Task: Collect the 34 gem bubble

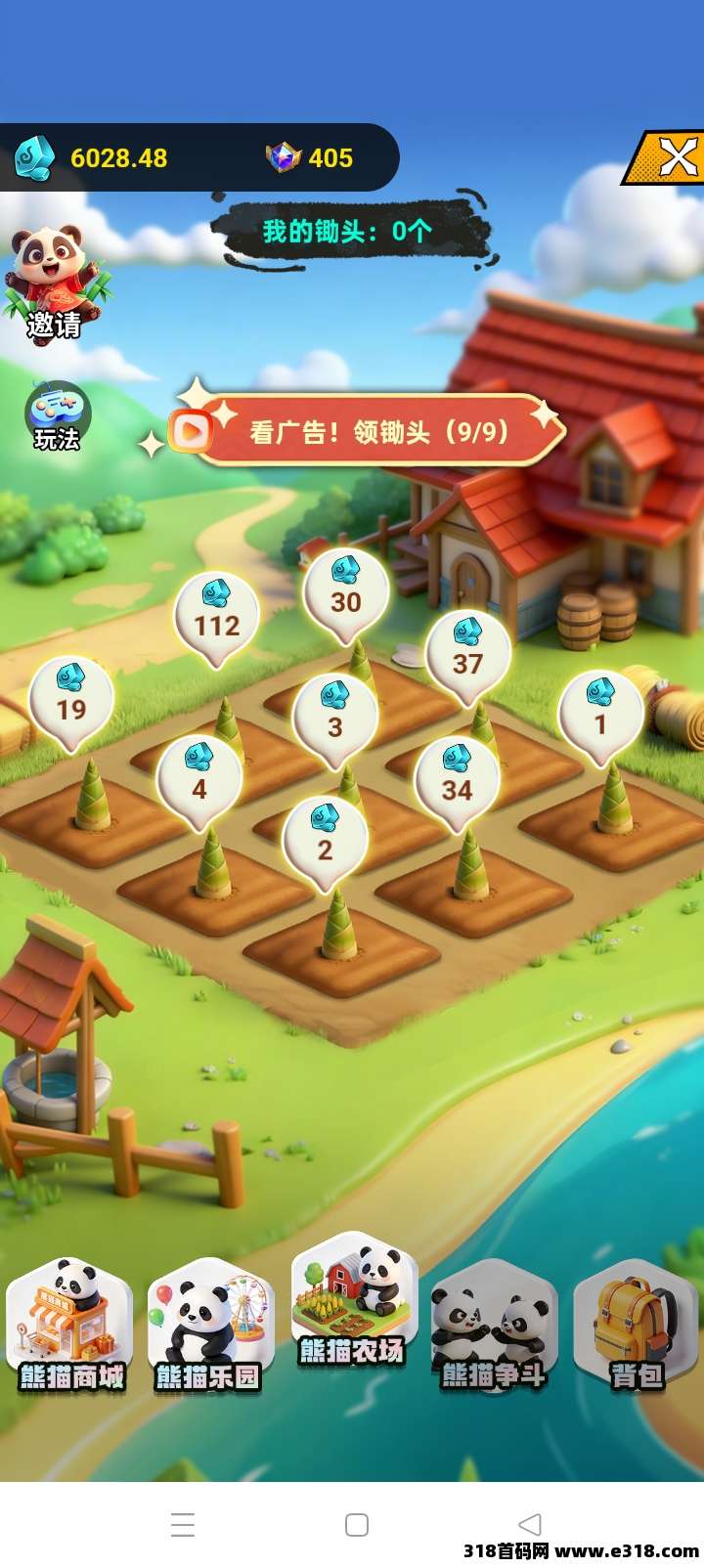Action: tap(457, 779)
